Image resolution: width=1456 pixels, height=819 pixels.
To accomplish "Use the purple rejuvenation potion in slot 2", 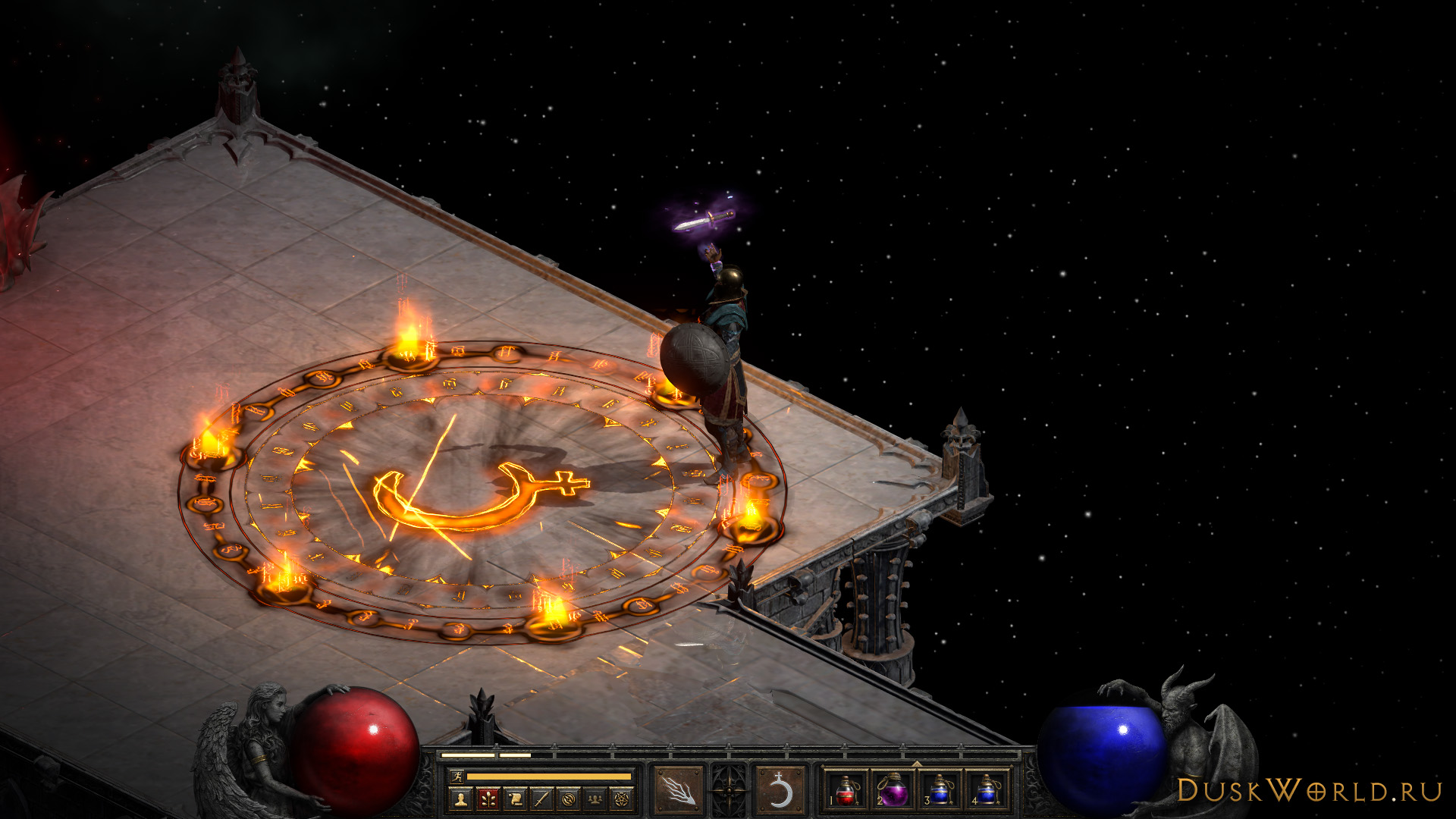I will (x=893, y=792).
